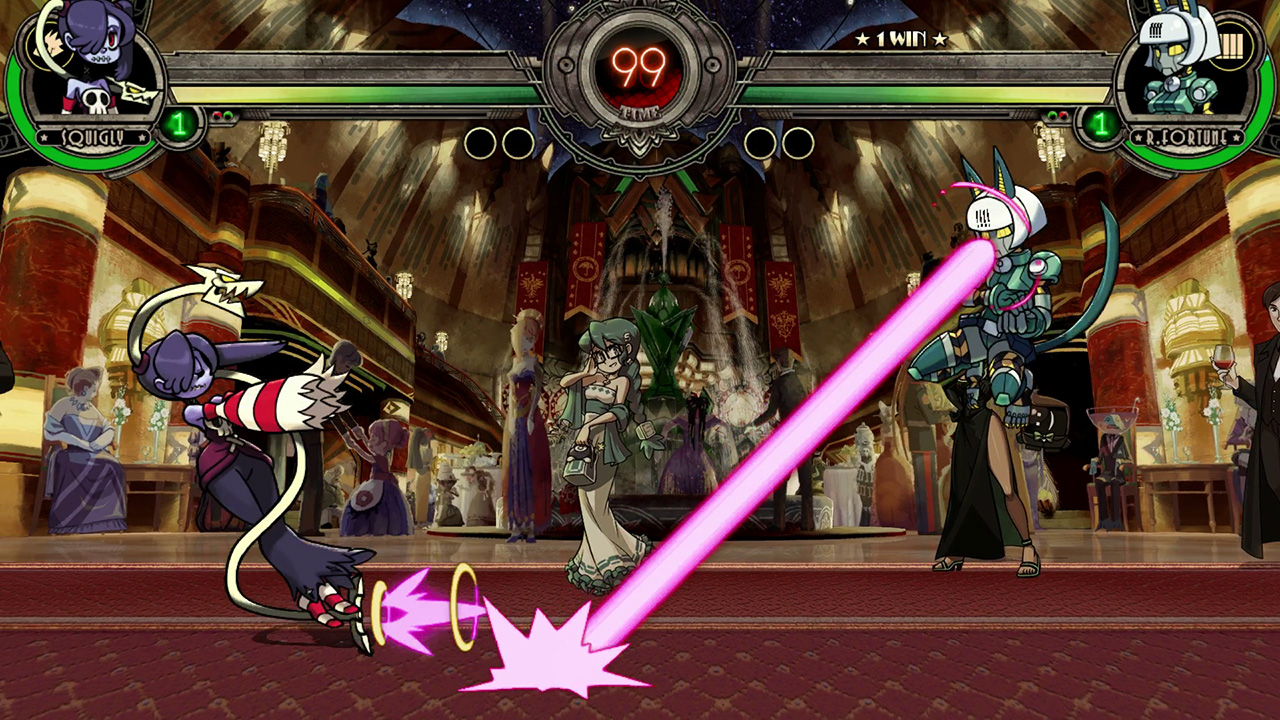Click the green 1 stock counter beside R.Fortune
Screen dimensions: 1280x720
[1100, 124]
